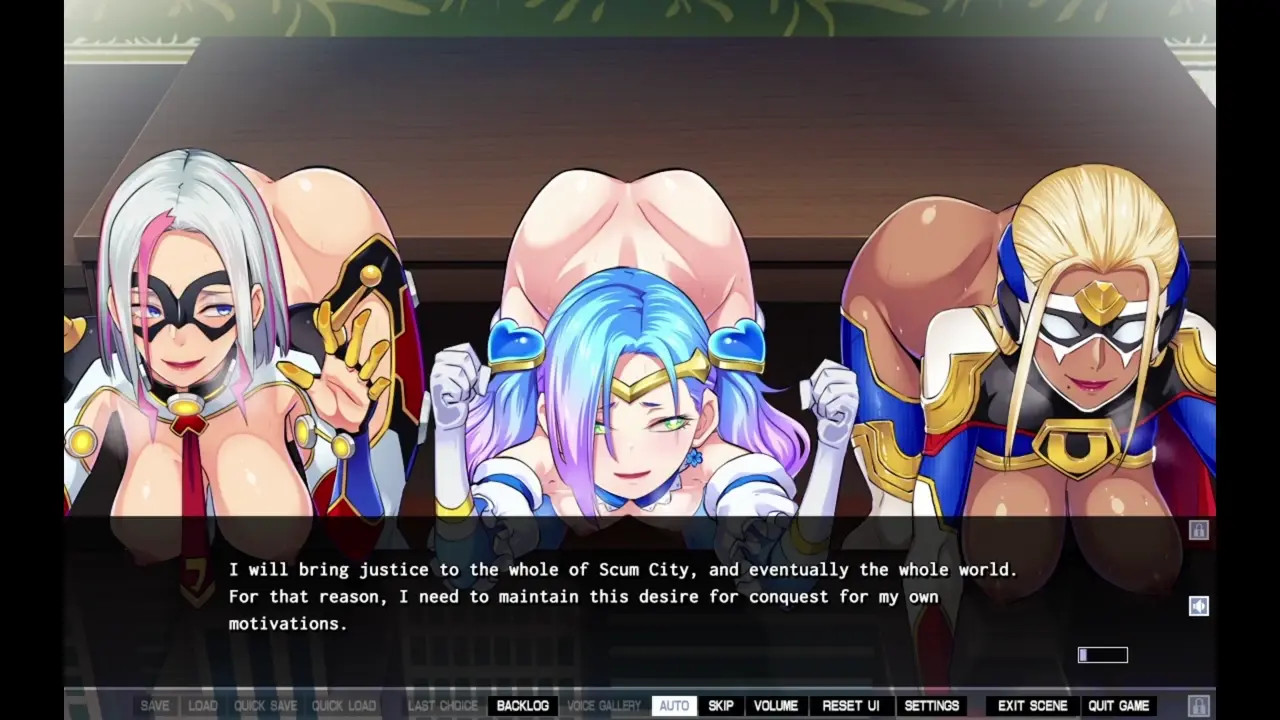1280x720 pixels.
Task: Toggle Auto mode
Action: [x=674, y=706]
